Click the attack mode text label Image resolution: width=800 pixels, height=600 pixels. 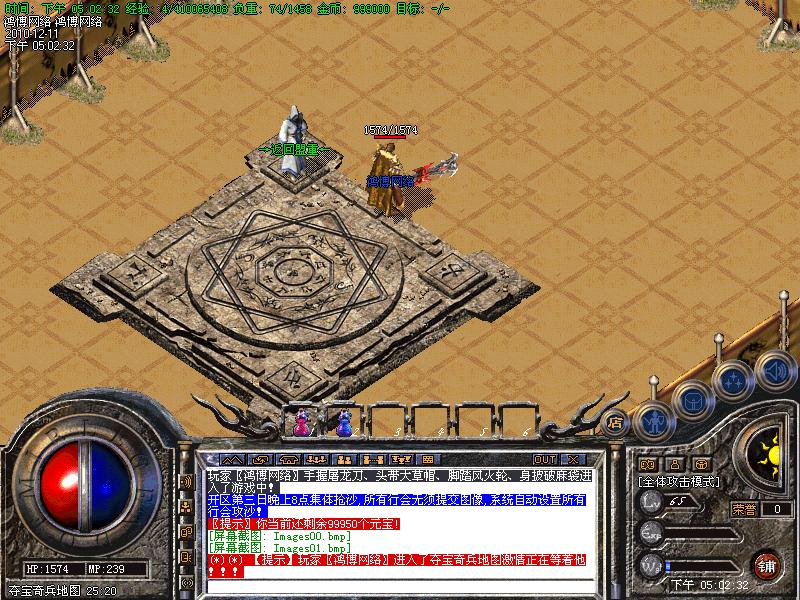pyautogui.click(x=680, y=481)
